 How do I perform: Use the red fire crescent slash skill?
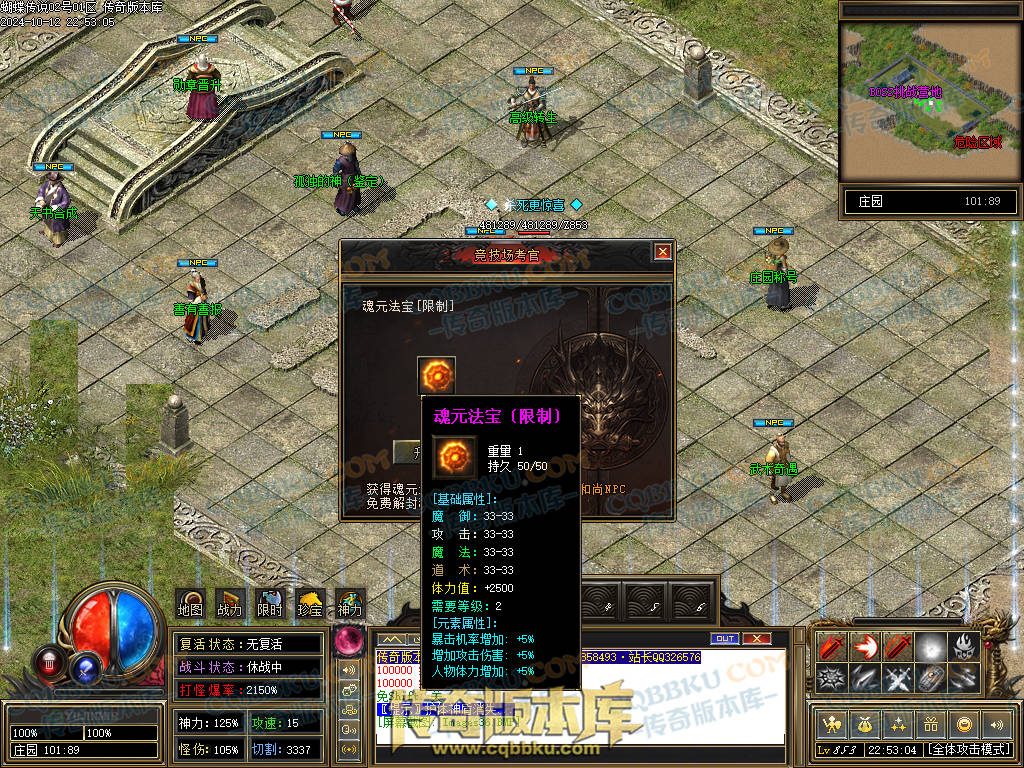click(x=865, y=646)
